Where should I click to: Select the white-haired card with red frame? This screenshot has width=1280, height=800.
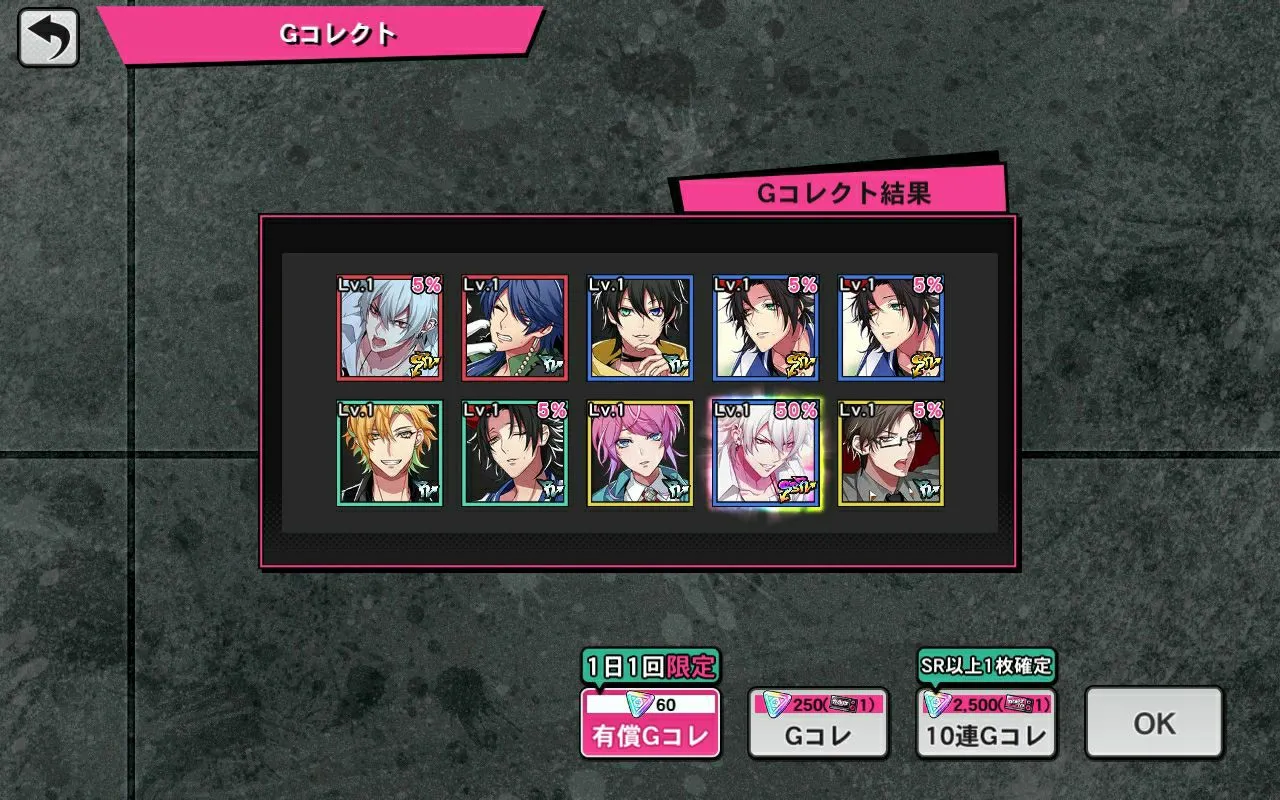tap(390, 328)
